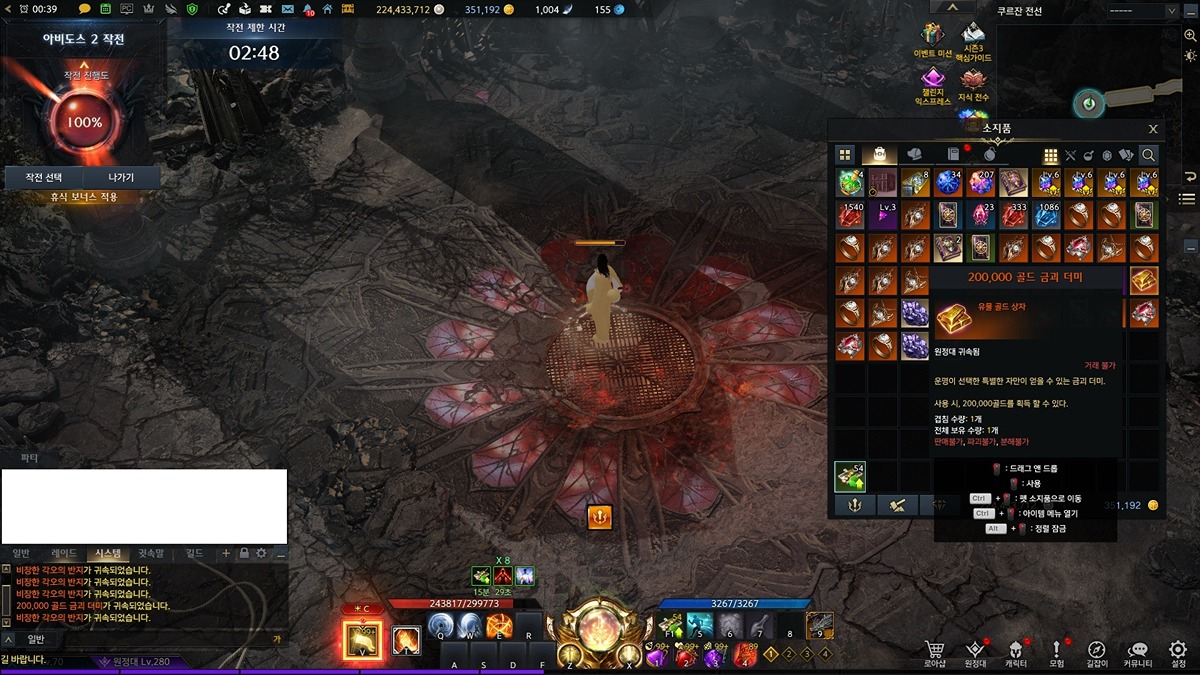Click the inventory search magnifier button
Image resolution: width=1200 pixels, height=675 pixels.
pos(1148,155)
